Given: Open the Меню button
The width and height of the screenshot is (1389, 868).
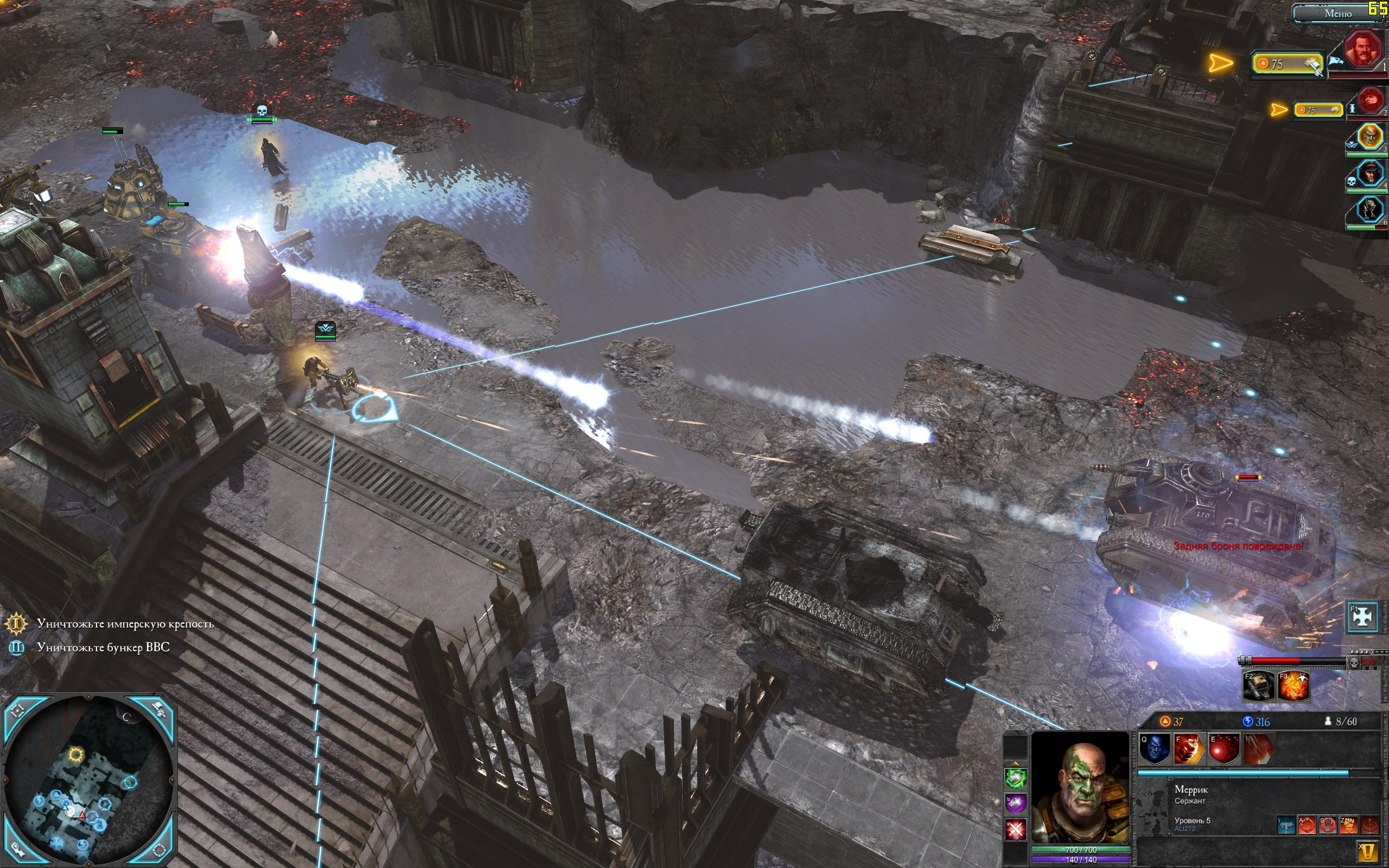Looking at the screenshot, I should [x=1337, y=13].
